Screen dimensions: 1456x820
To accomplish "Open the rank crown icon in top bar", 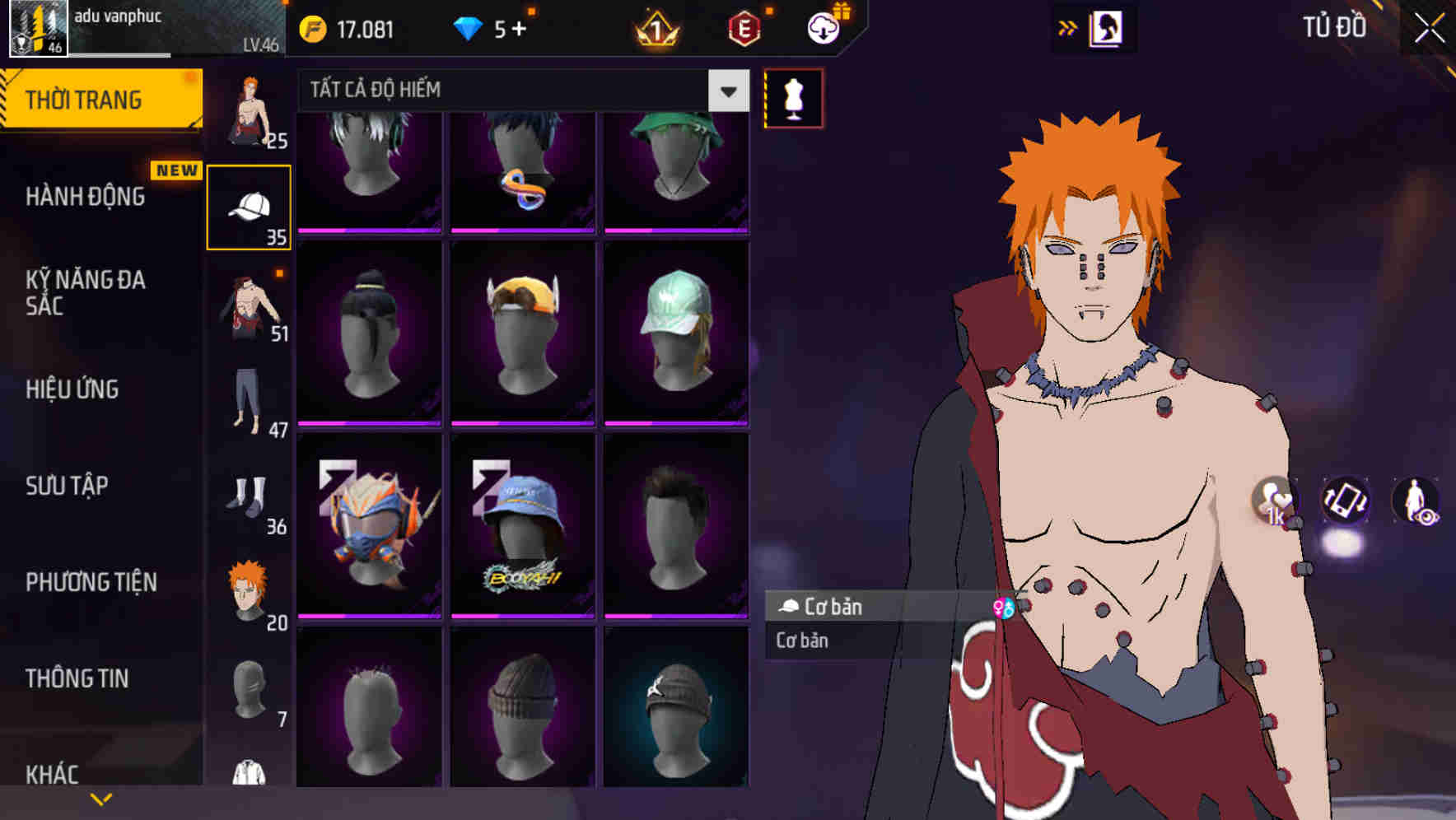I will (x=656, y=27).
